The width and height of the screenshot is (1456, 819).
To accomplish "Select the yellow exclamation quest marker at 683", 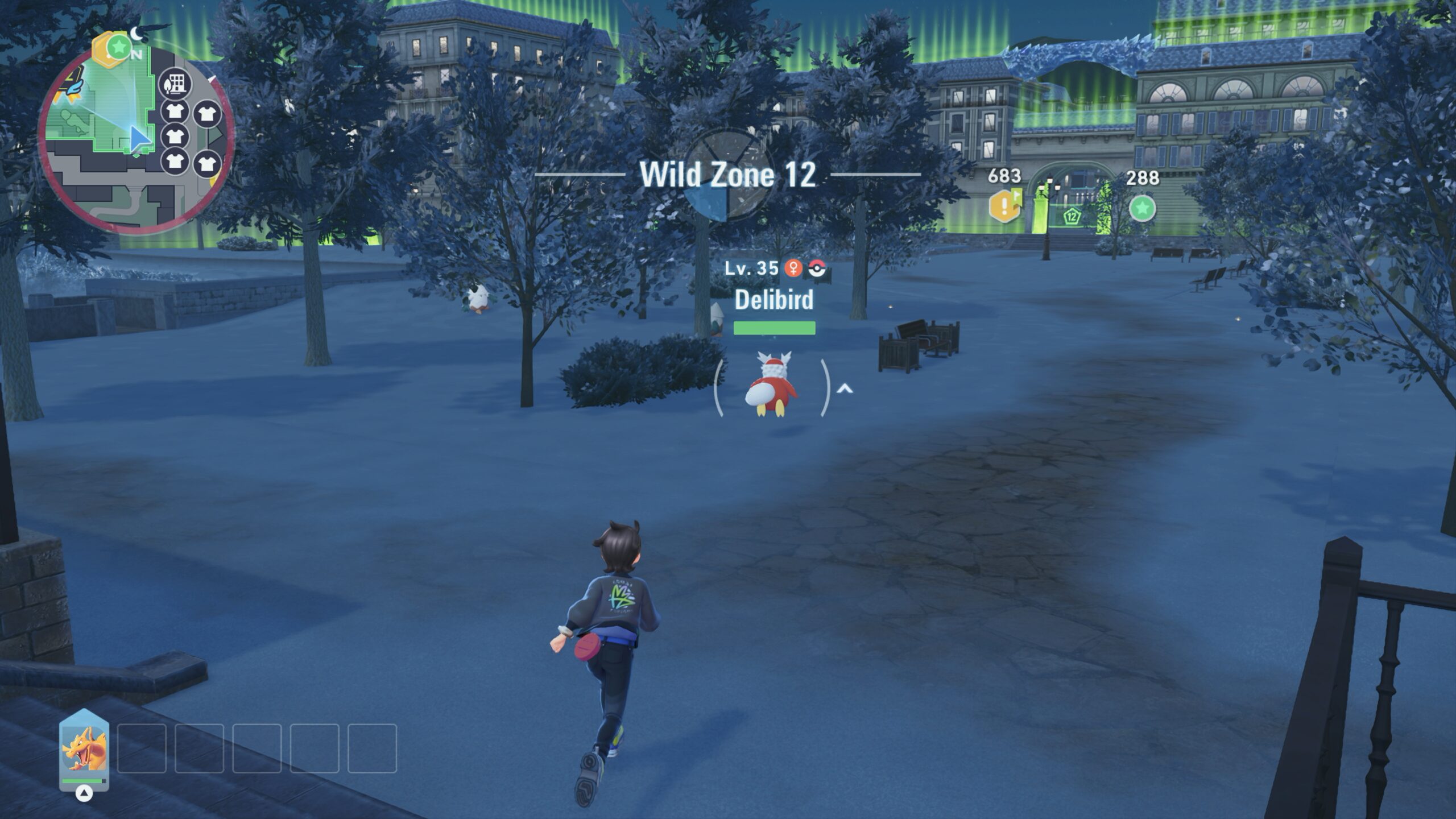I will [1004, 206].
